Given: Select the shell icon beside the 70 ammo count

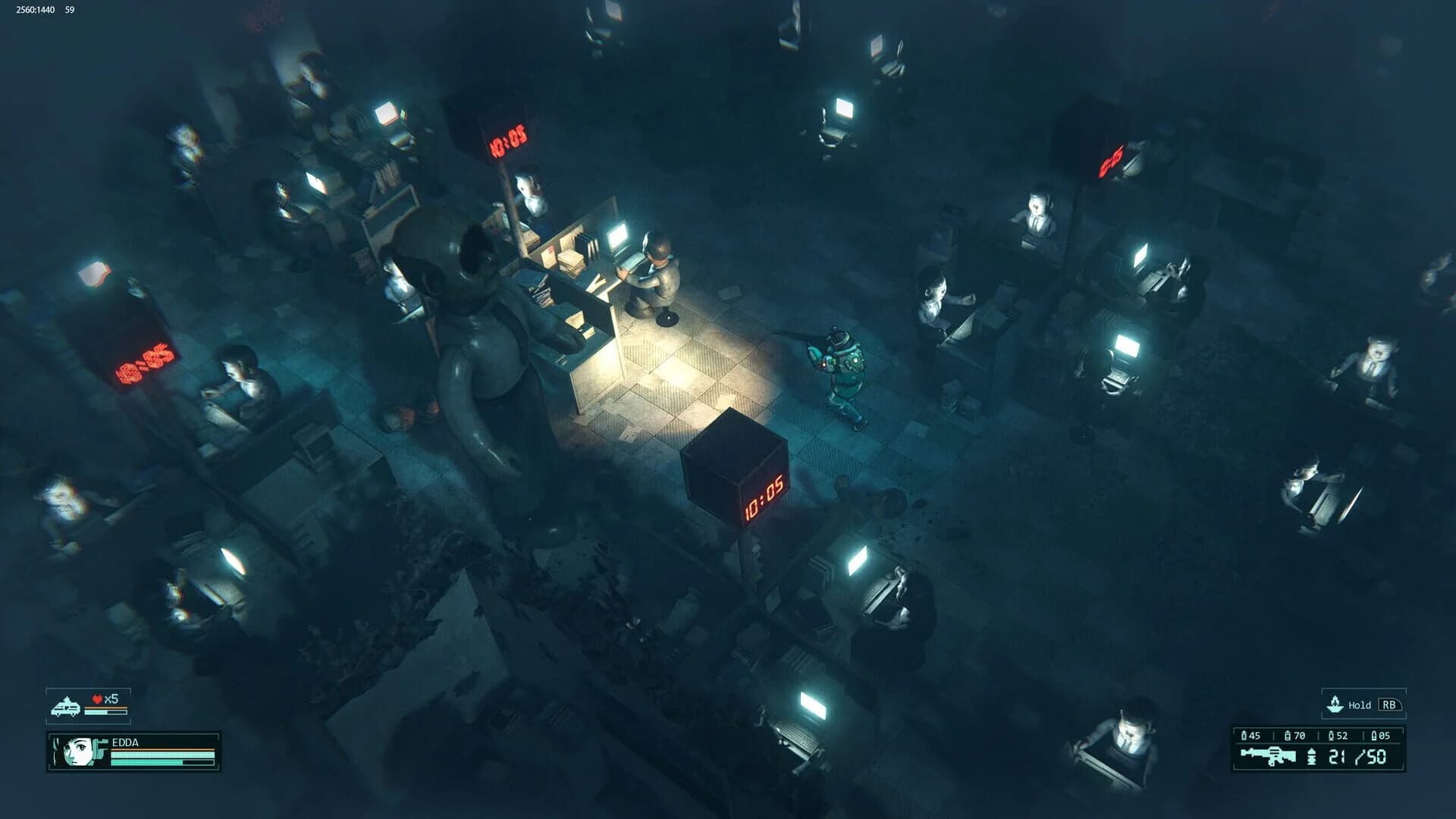Looking at the screenshot, I should coord(1288,736).
